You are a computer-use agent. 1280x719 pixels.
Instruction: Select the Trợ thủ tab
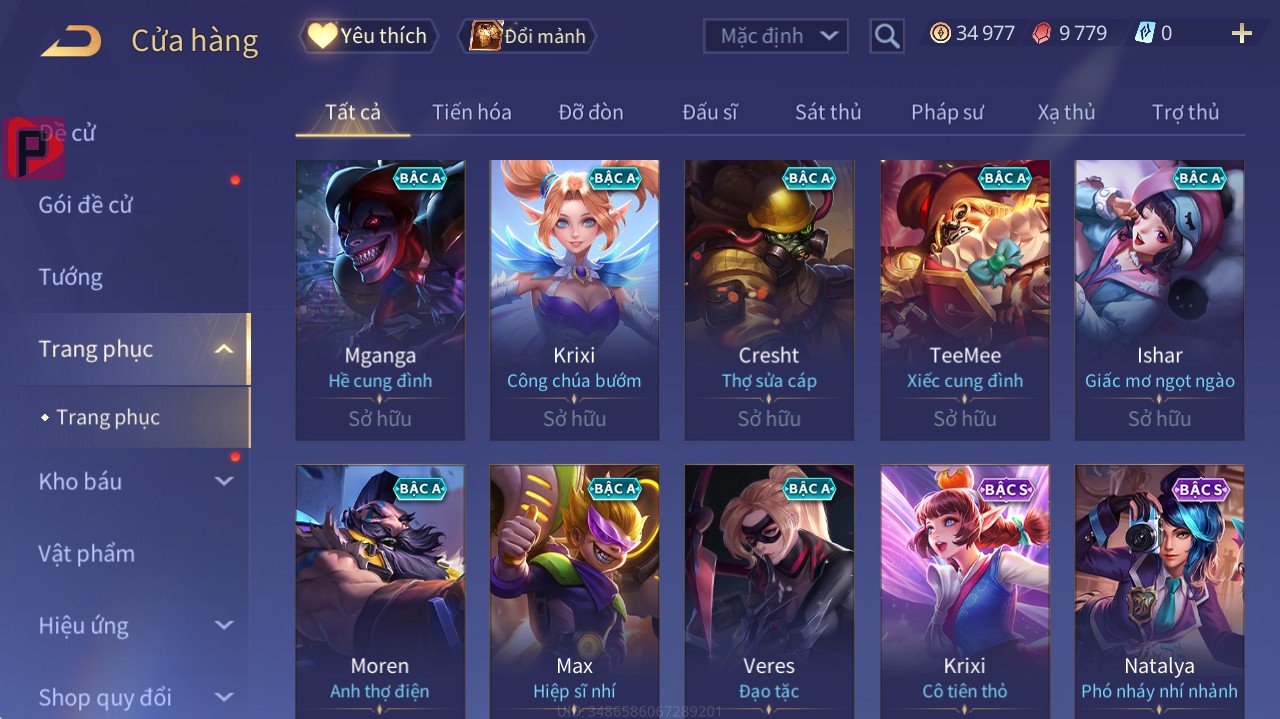[1185, 112]
